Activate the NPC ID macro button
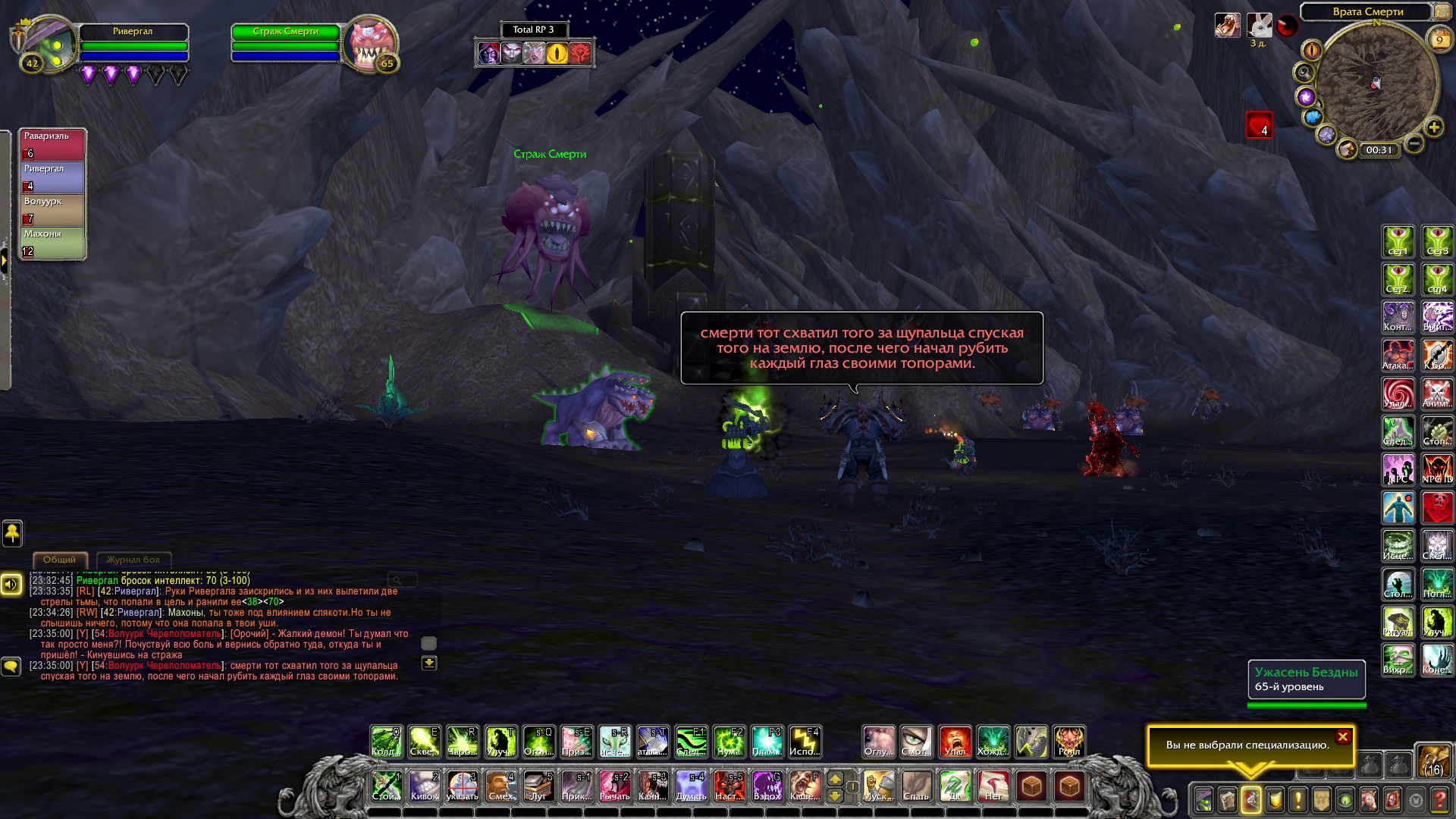This screenshot has width=1456, height=819. [x=1437, y=469]
